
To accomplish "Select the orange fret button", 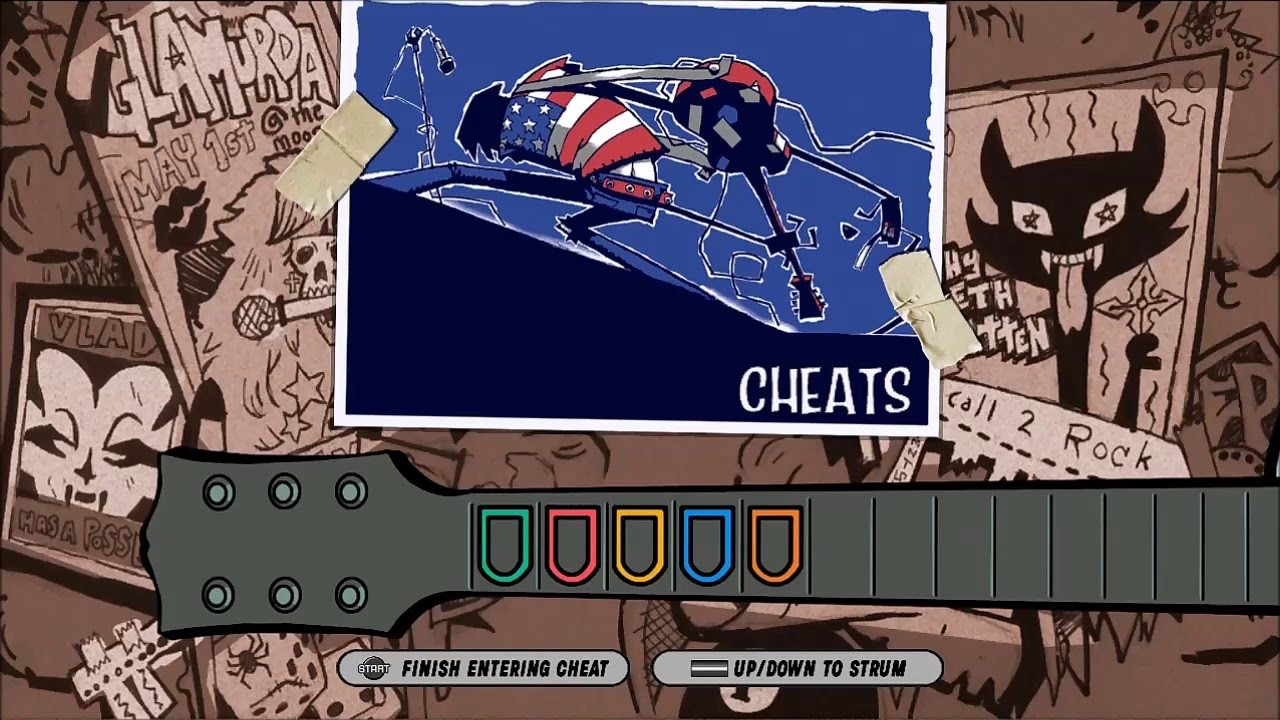I will pos(773,543).
